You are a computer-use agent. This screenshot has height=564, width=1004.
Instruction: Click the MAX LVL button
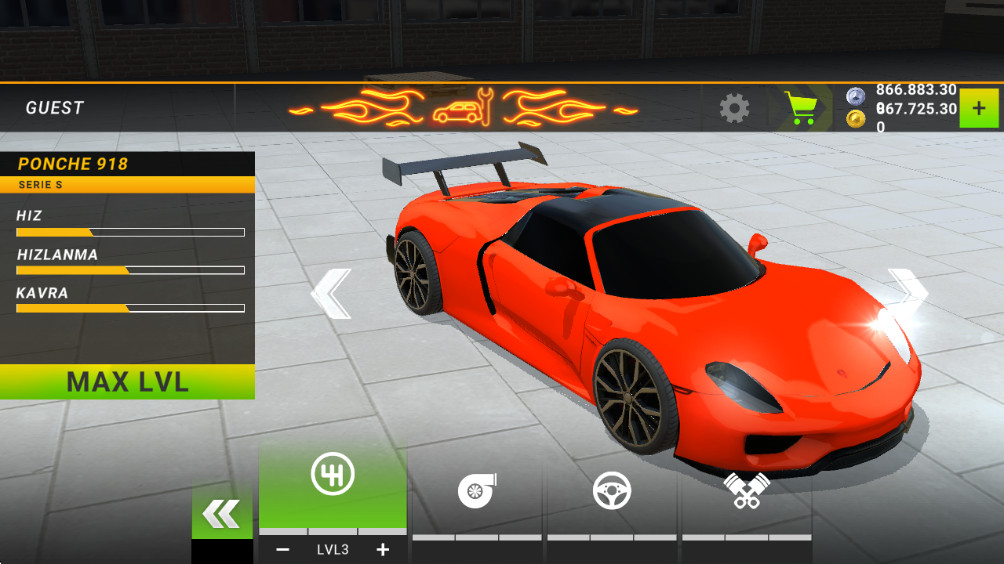pyautogui.click(x=127, y=382)
